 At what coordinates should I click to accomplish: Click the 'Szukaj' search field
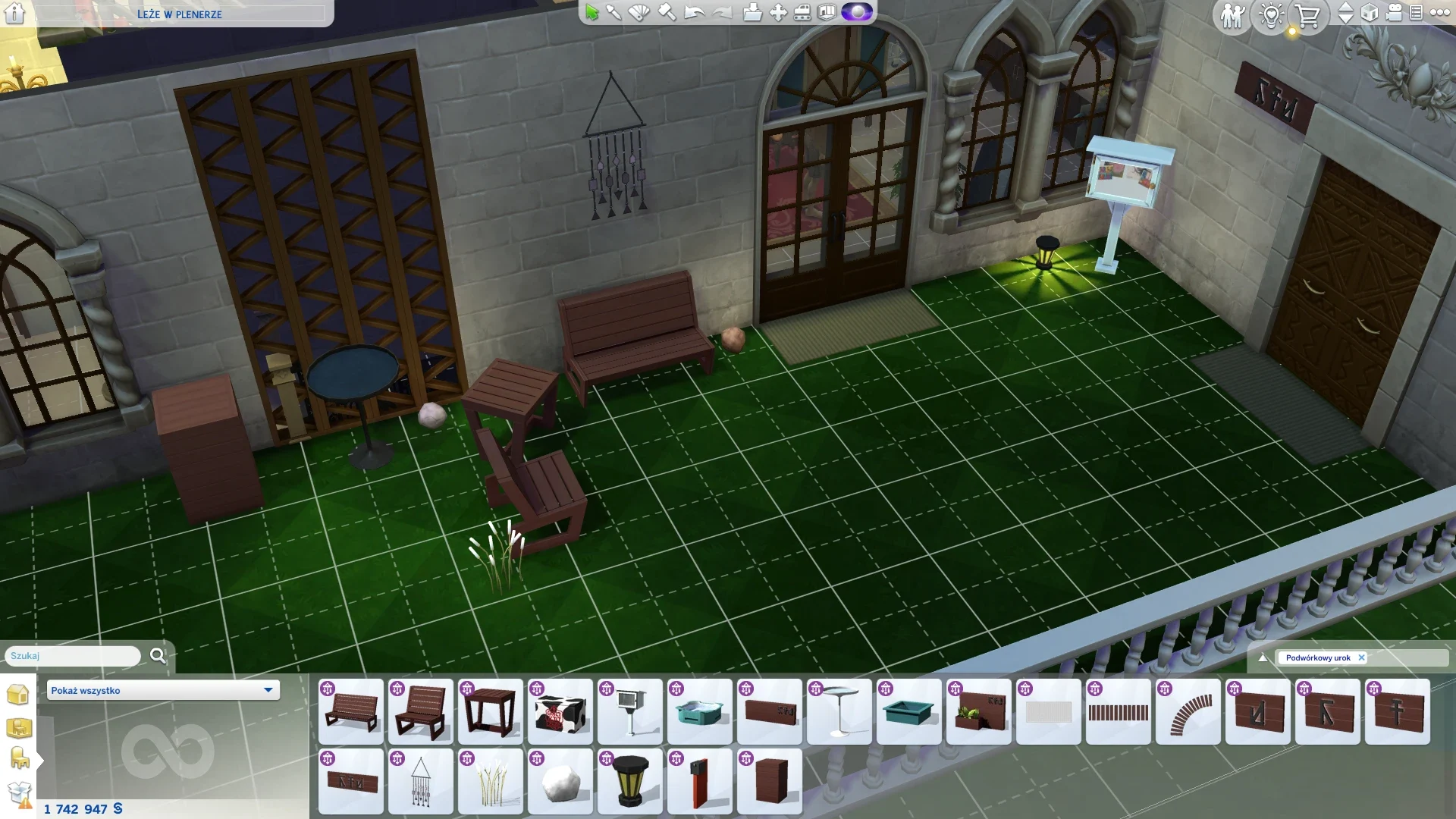click(x=73, y=656)
